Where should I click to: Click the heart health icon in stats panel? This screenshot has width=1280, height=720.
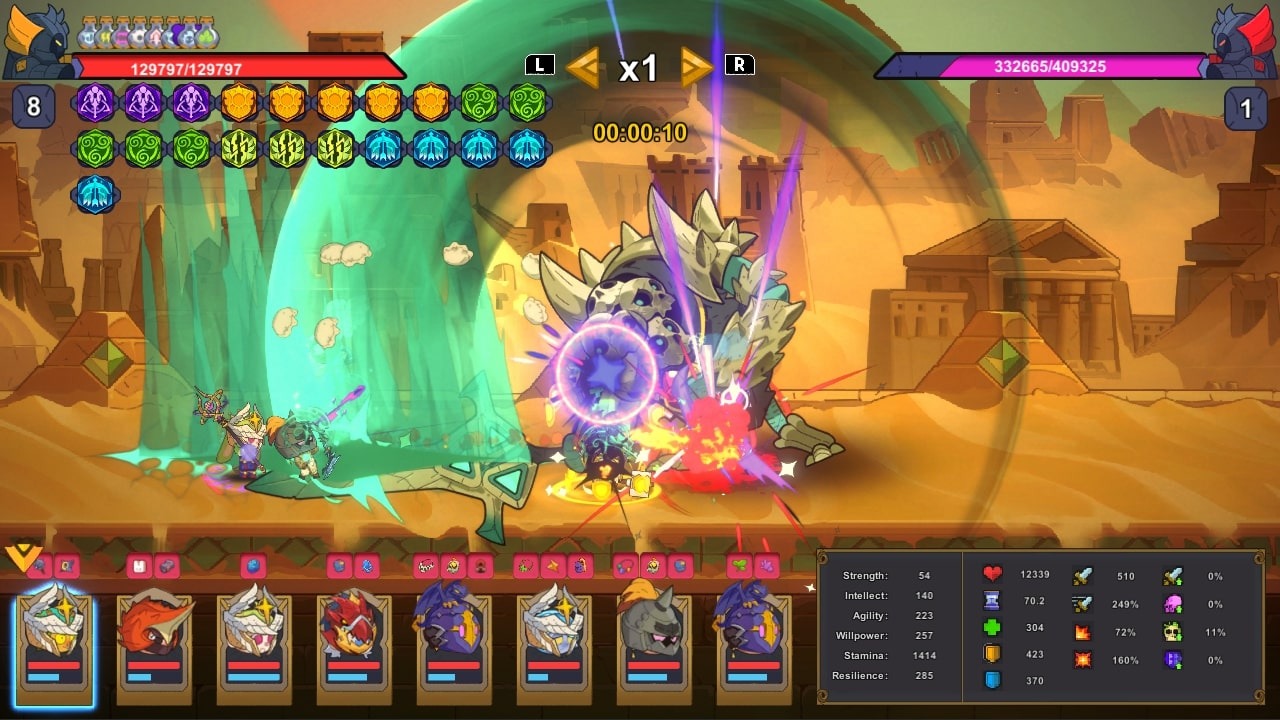pyautogui.click(x=992, y=575)
